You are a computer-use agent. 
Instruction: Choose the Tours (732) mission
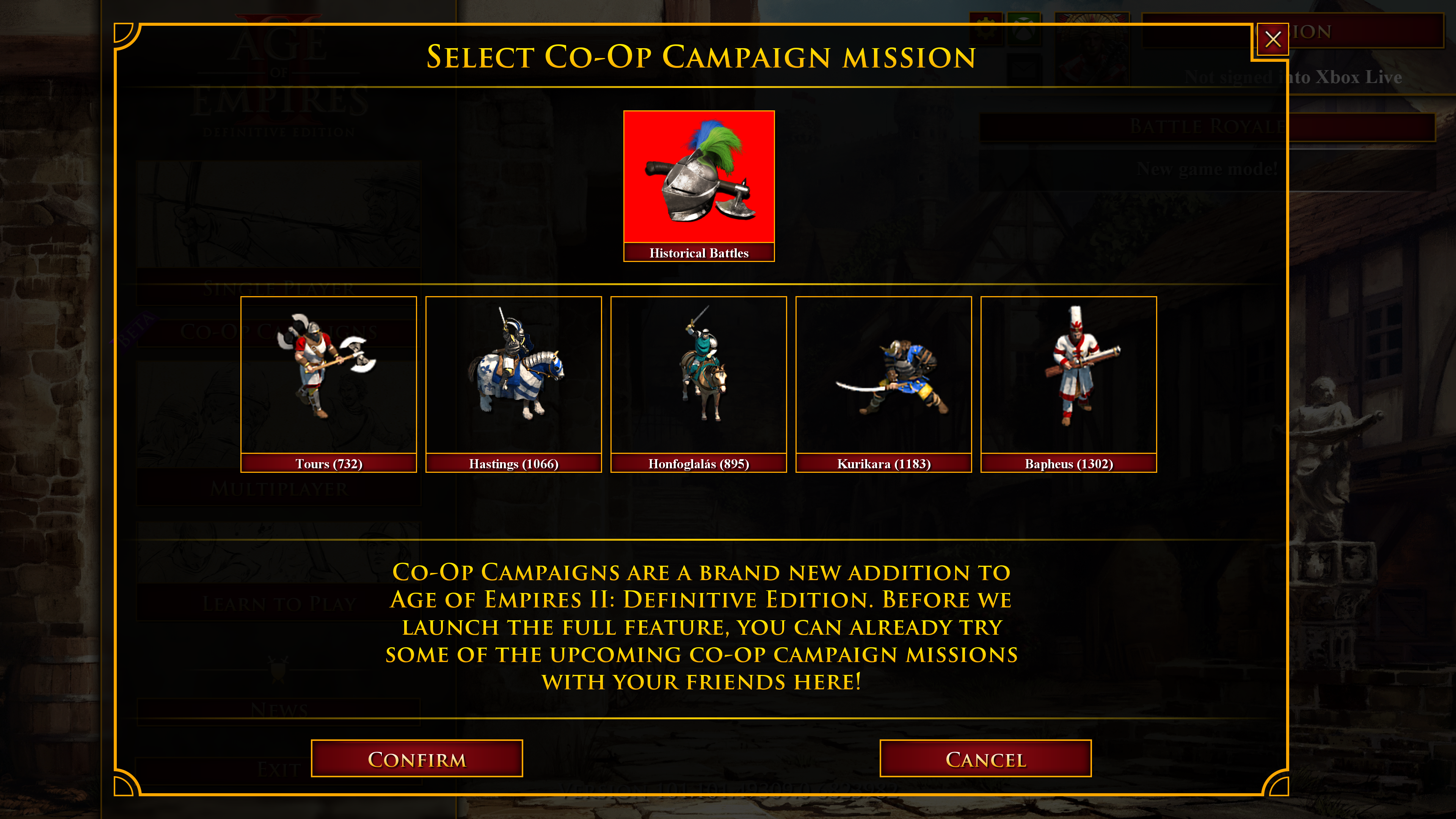tap(328, 384)
